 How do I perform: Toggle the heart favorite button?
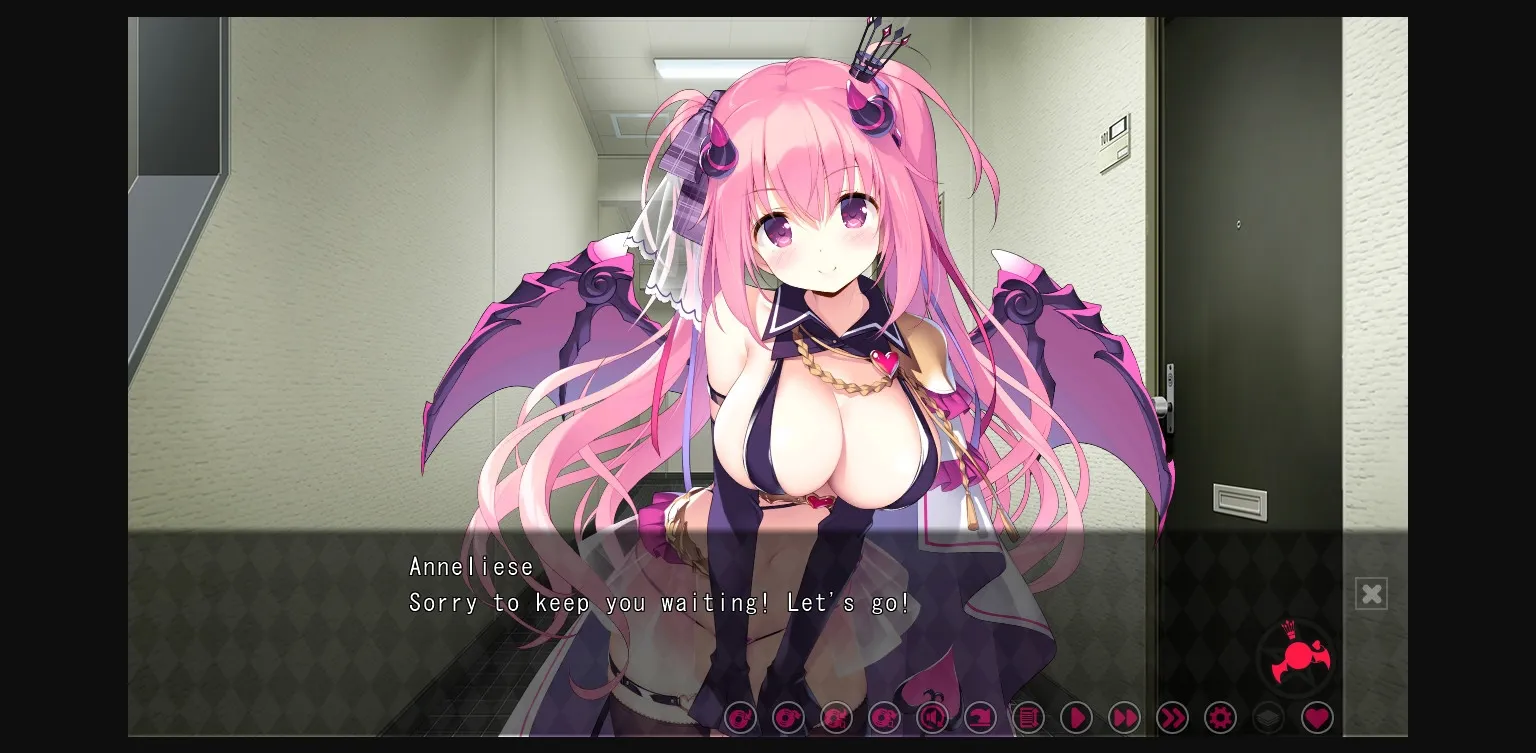coord(1317,718)
